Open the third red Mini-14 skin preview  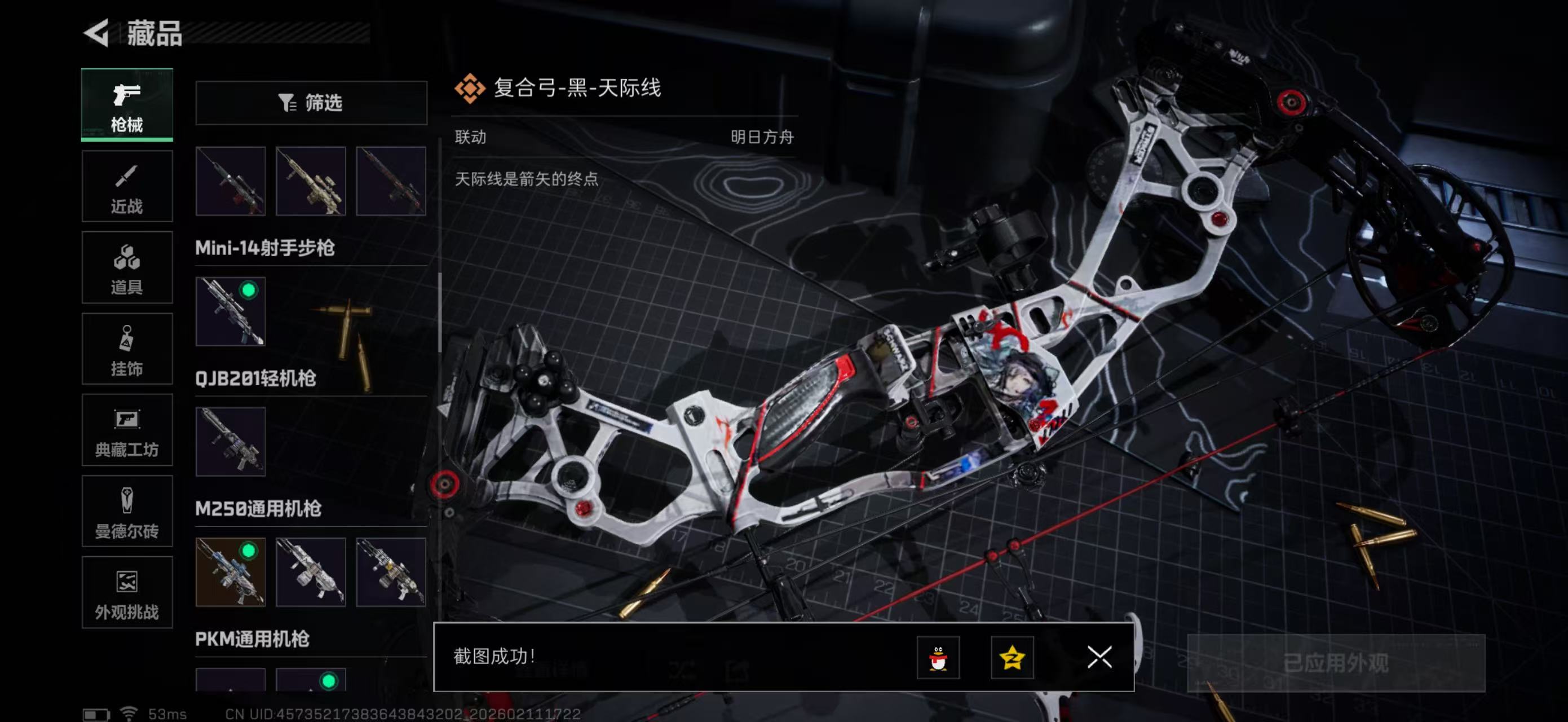(391, 182)
